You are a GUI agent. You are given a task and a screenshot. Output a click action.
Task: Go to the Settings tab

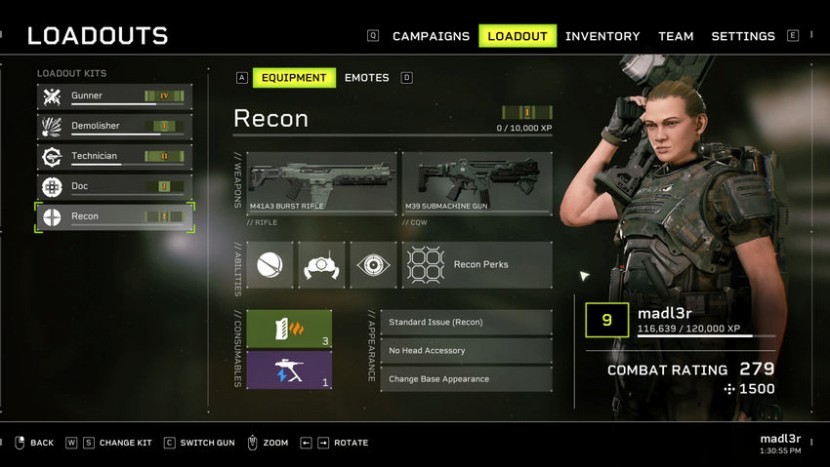point(743,36)
